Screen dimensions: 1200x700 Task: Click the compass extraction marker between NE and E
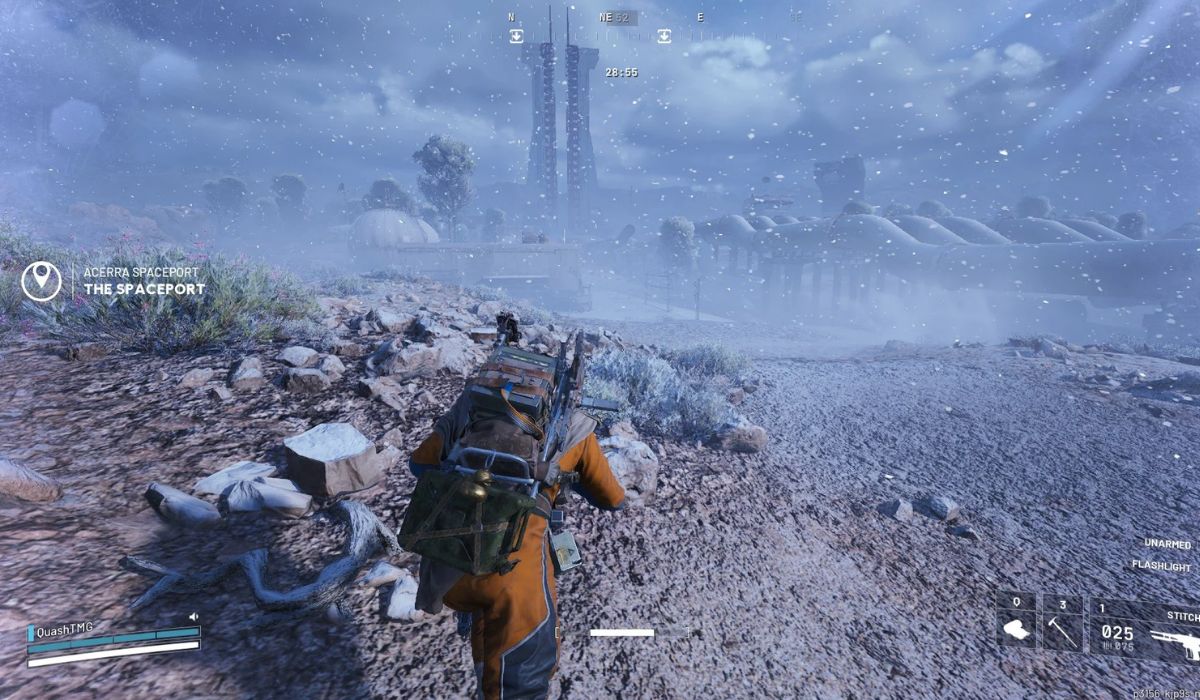click(x=663, y=36)
